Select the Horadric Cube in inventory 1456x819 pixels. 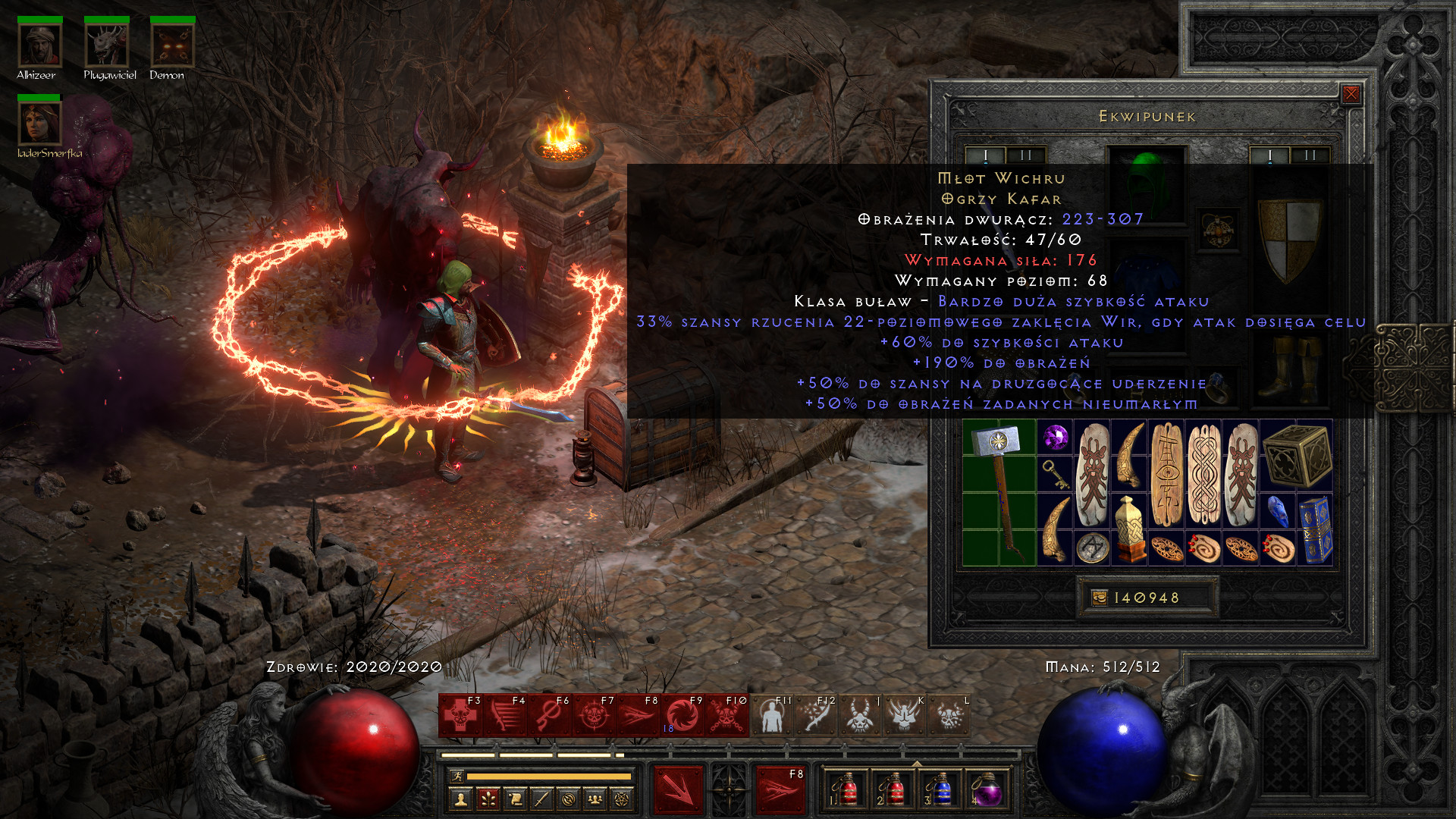tap(1296, 455)
